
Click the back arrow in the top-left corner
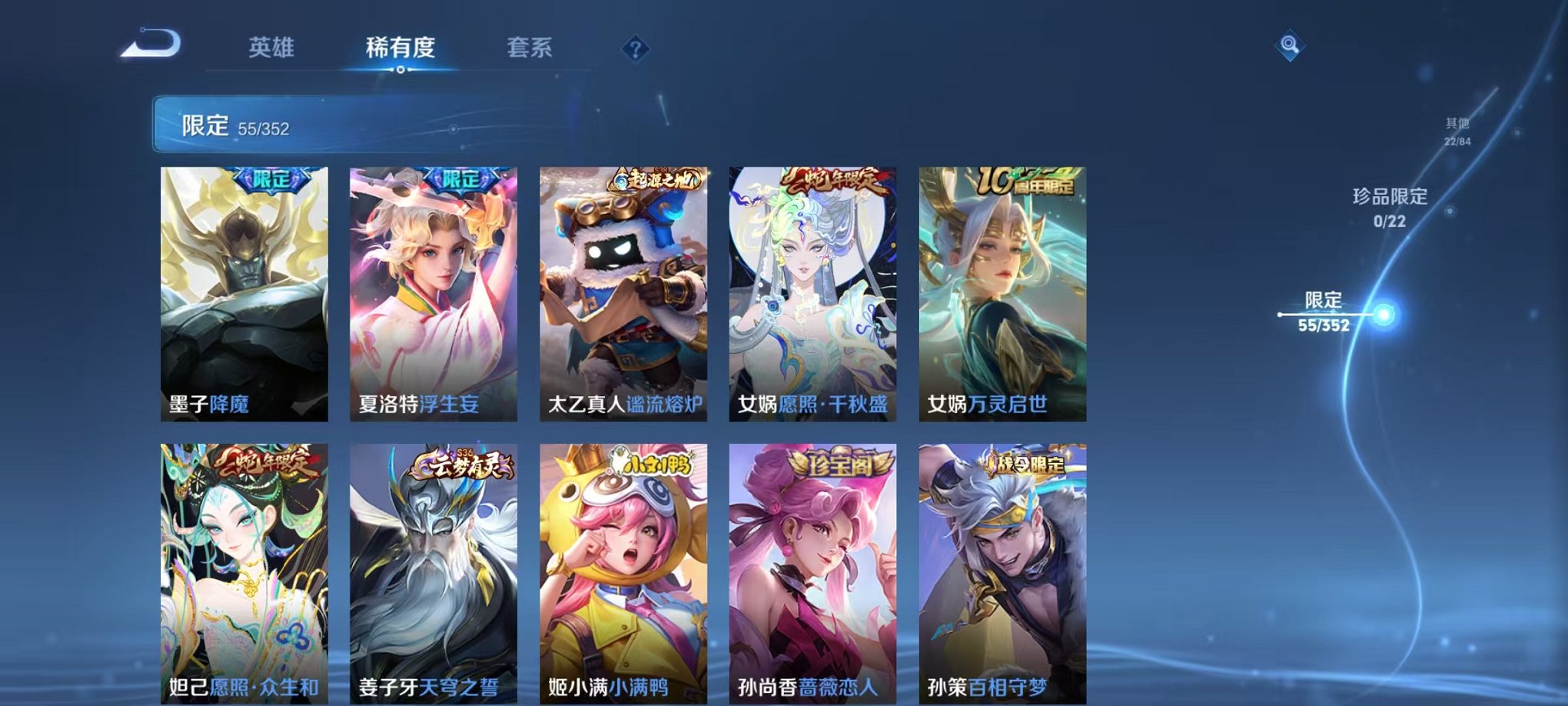tap(150, 44)
